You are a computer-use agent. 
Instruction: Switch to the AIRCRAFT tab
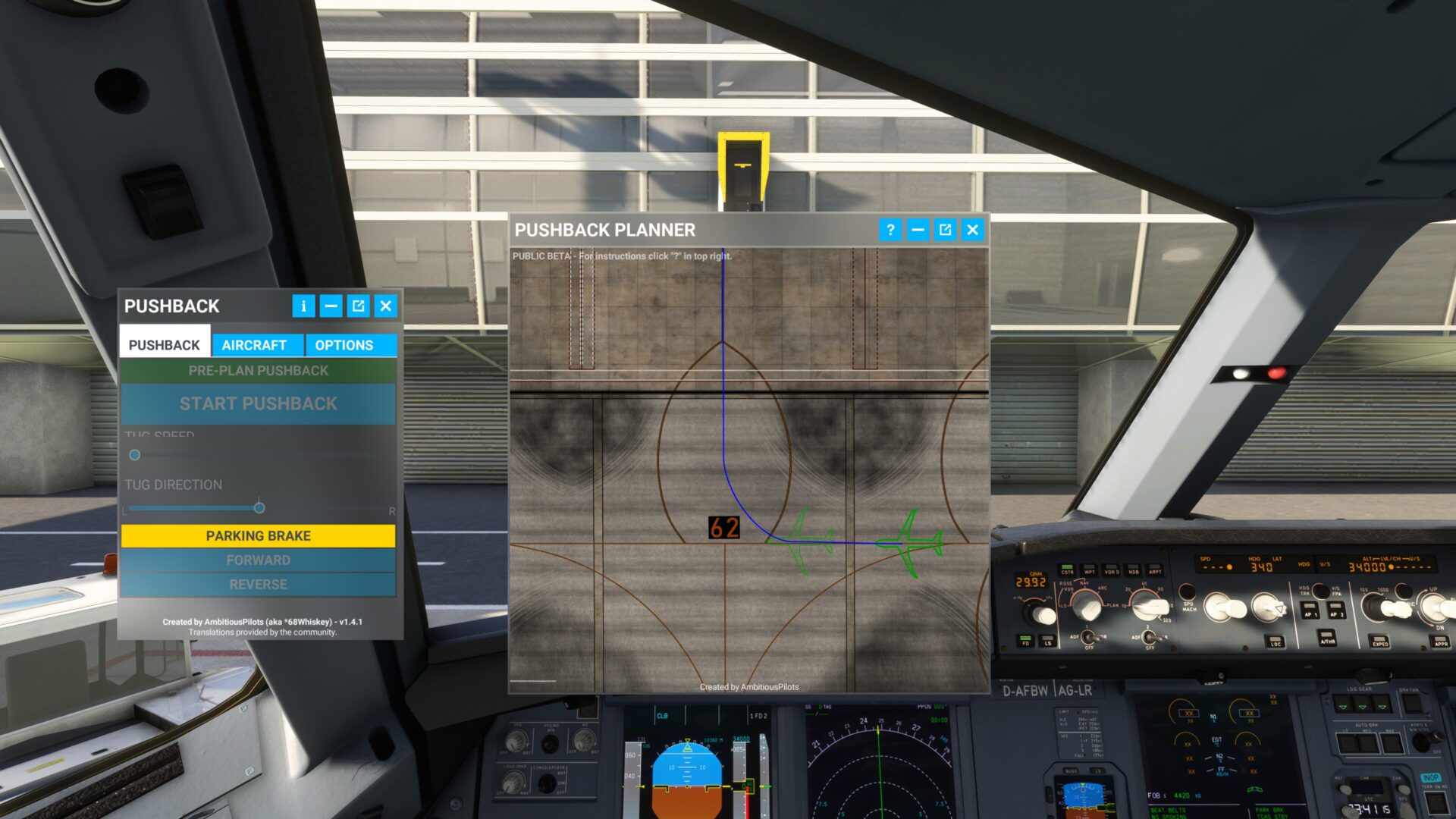click(253, 345)
